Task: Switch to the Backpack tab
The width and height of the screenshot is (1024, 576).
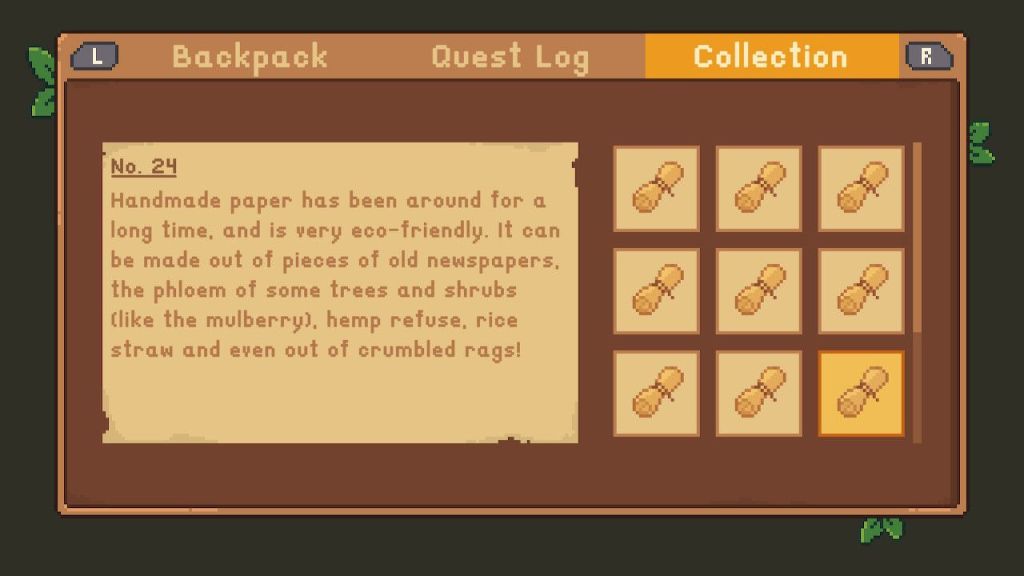Action: pos(250,57)
